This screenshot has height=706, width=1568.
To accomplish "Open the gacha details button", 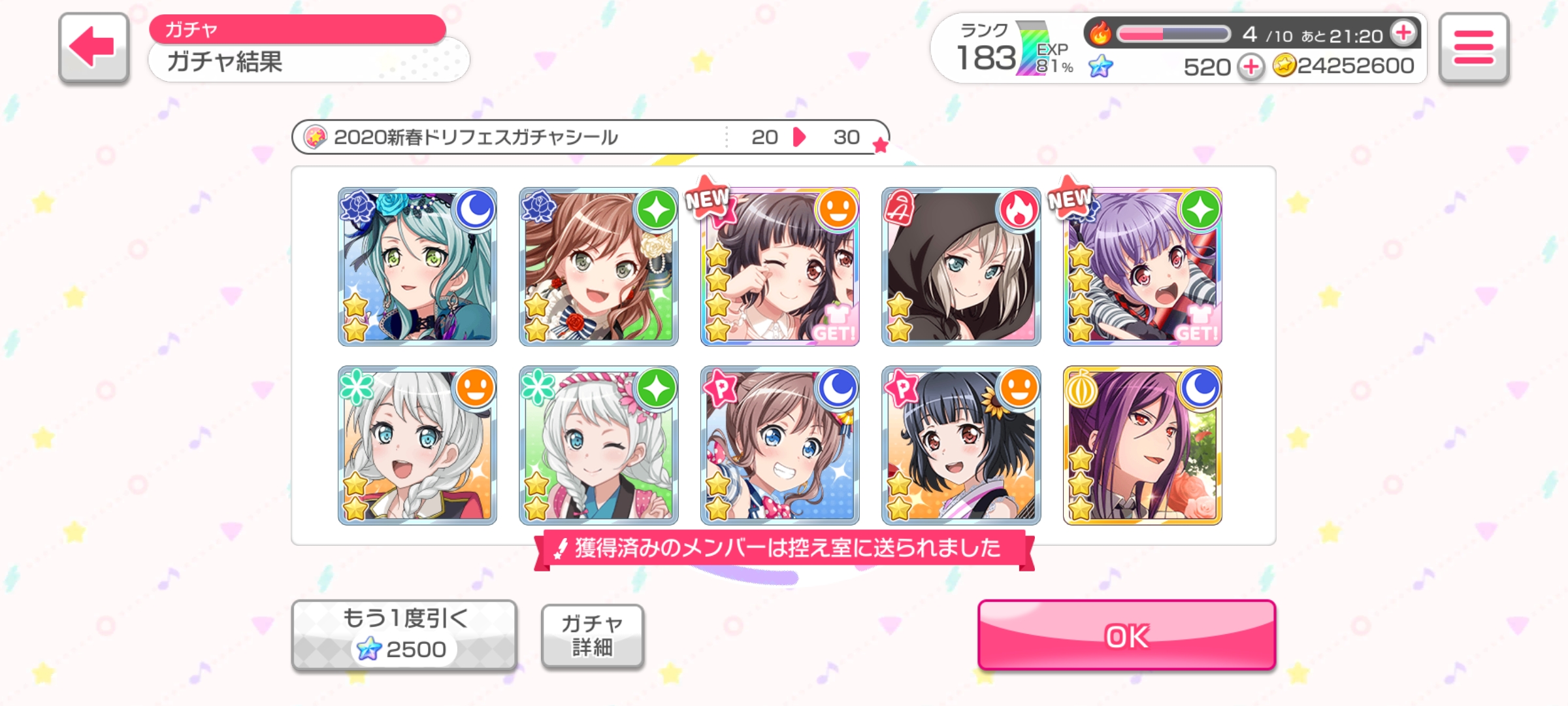I will [592, 635].
